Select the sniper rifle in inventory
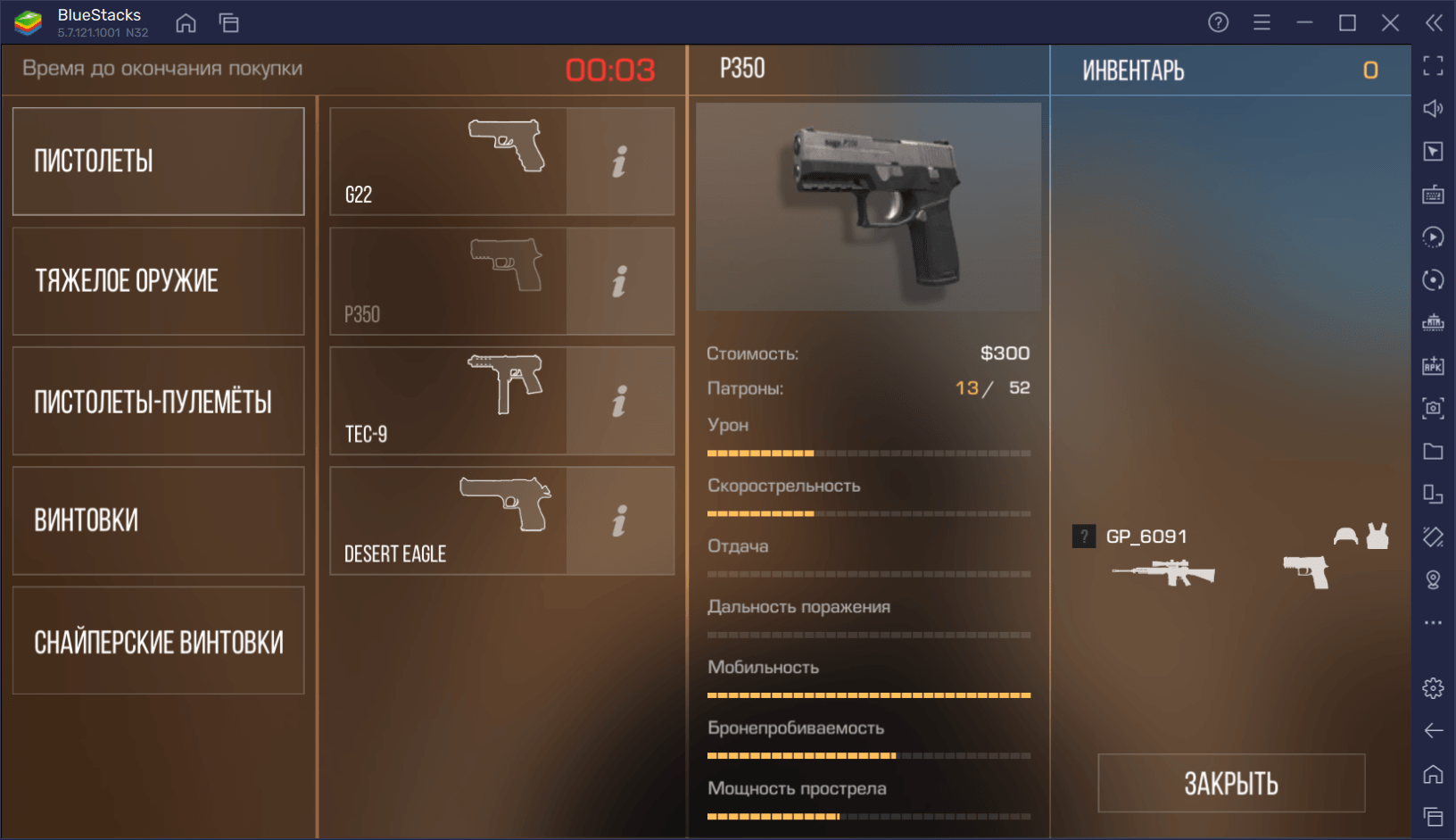The height and width of the screenshot is (840, 1456). pyautogui.click(x=1164, y=572)
